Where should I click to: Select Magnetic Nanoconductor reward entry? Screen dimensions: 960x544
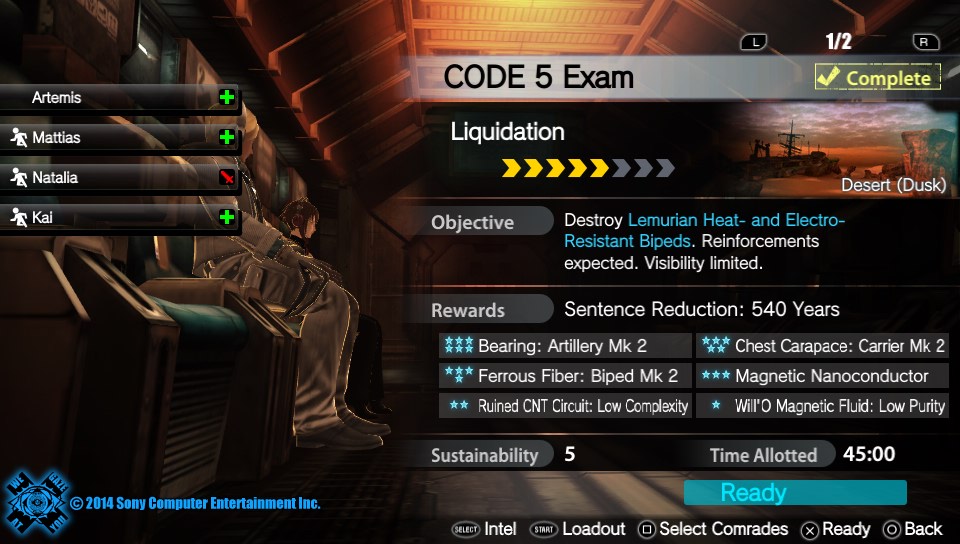[822, 376]
